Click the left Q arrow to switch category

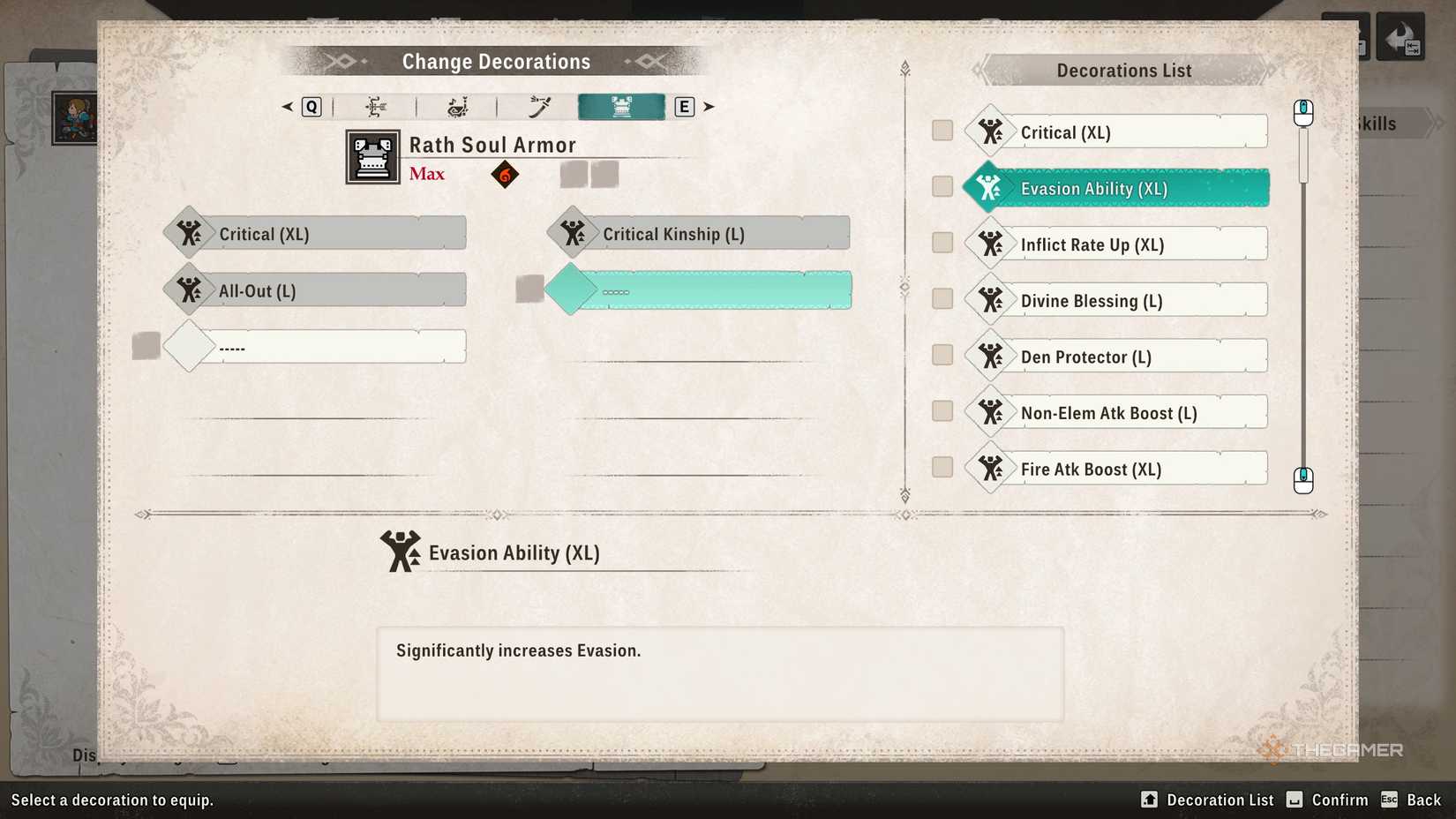286,106
